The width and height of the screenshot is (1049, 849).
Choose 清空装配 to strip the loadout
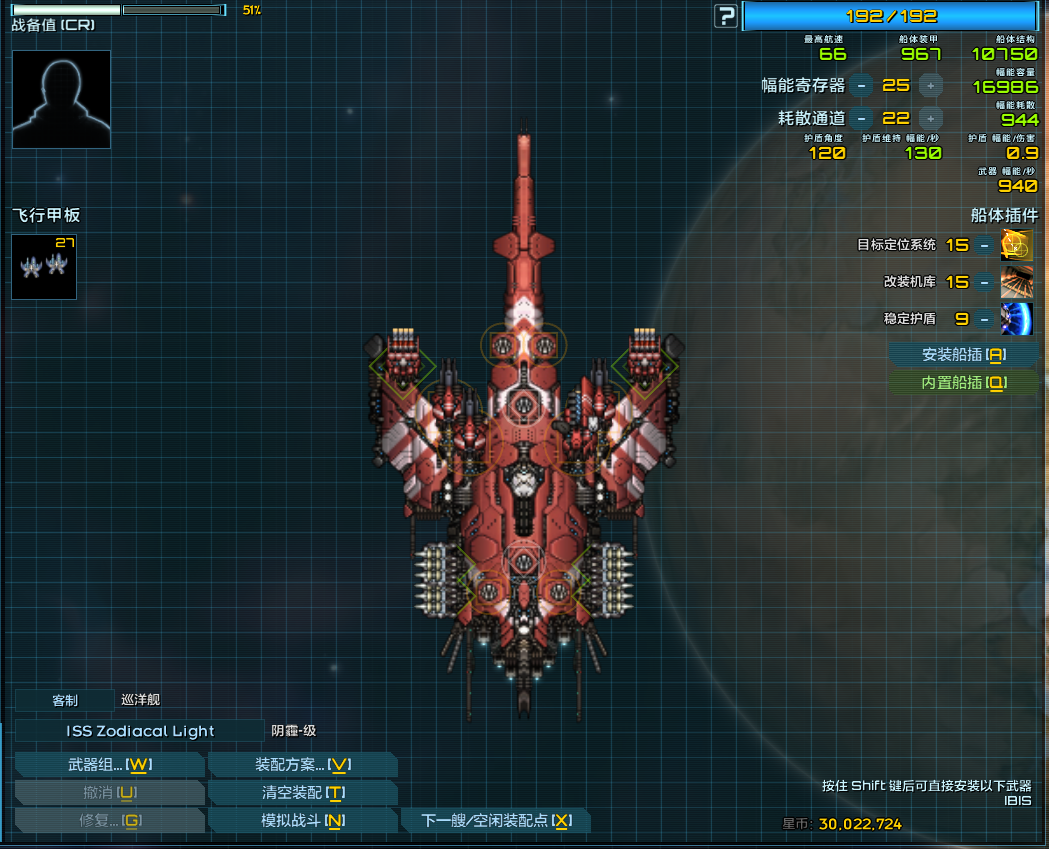tap(302, 793)
